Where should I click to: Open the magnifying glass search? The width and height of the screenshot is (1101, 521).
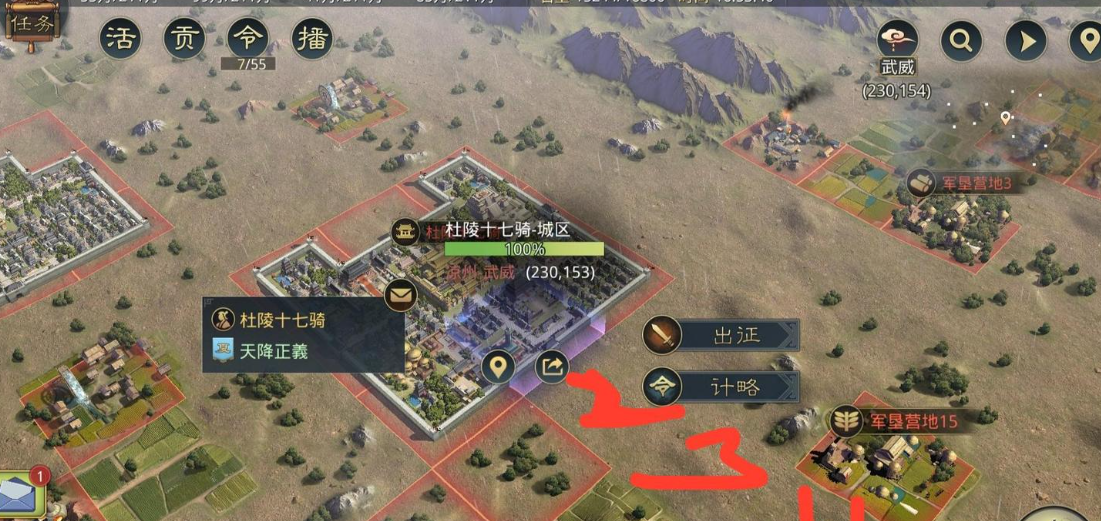(961, 41)
